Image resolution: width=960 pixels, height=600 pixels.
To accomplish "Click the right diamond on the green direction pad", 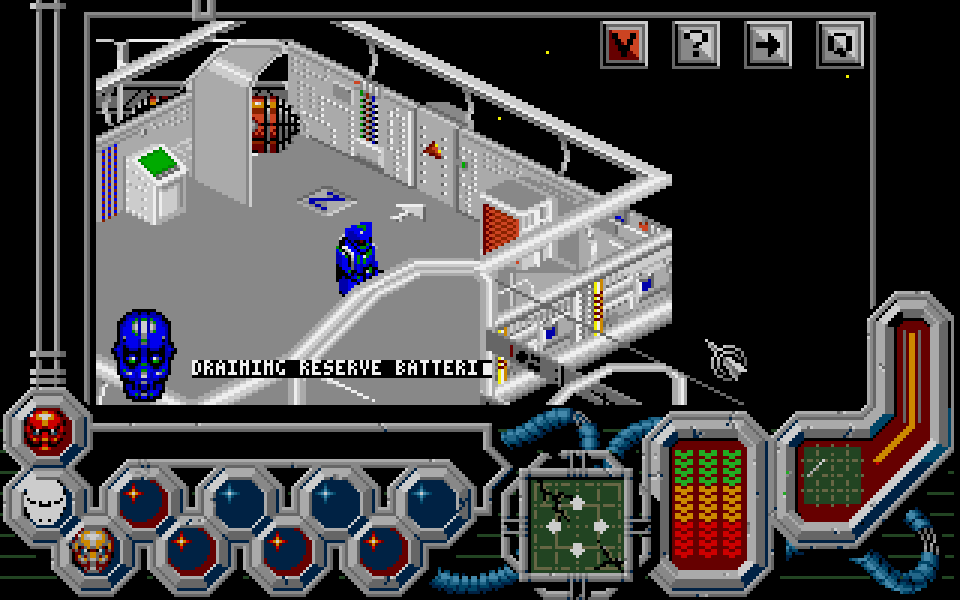I will [x=599, y=525].
